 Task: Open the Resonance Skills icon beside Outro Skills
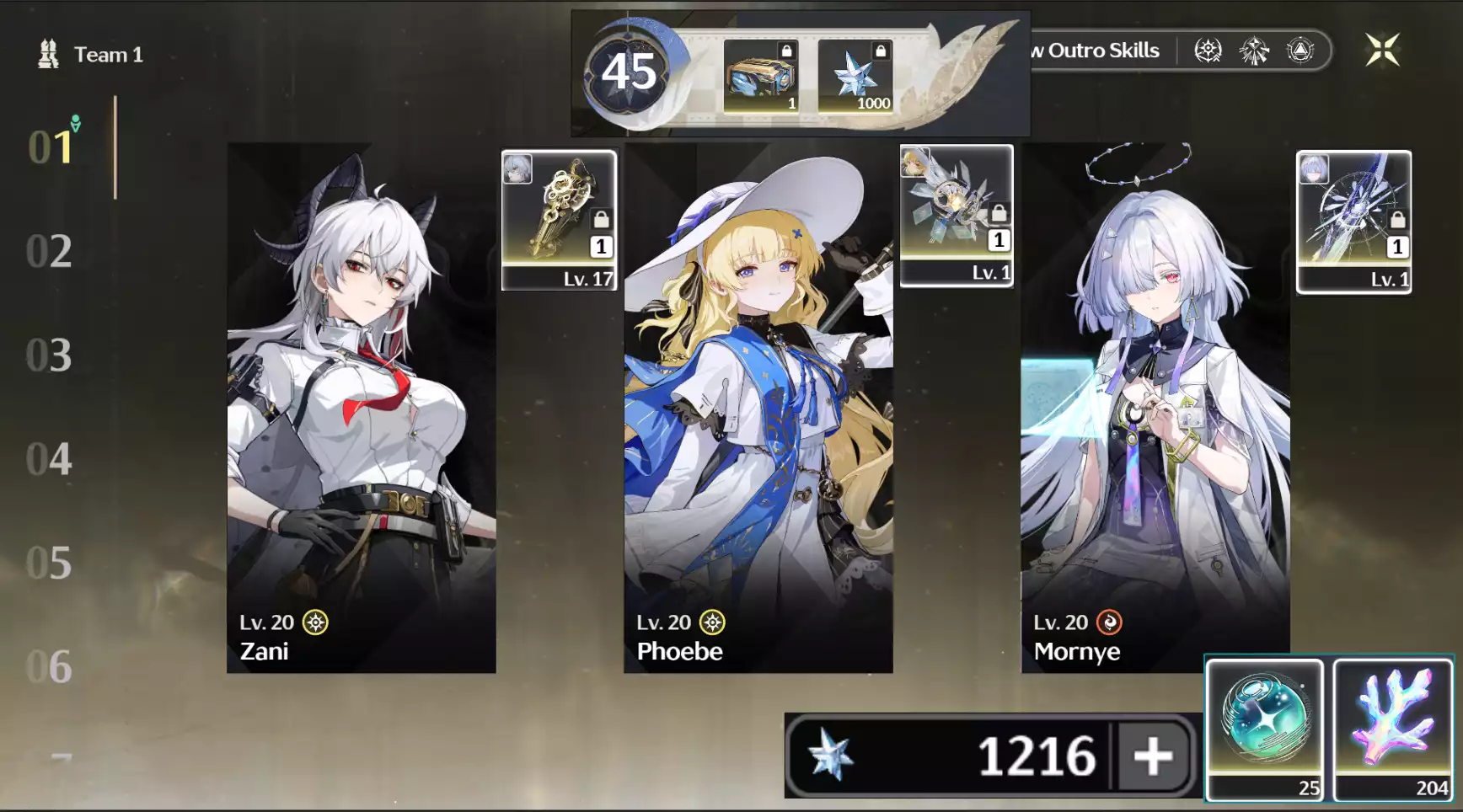coord(1208,50)
